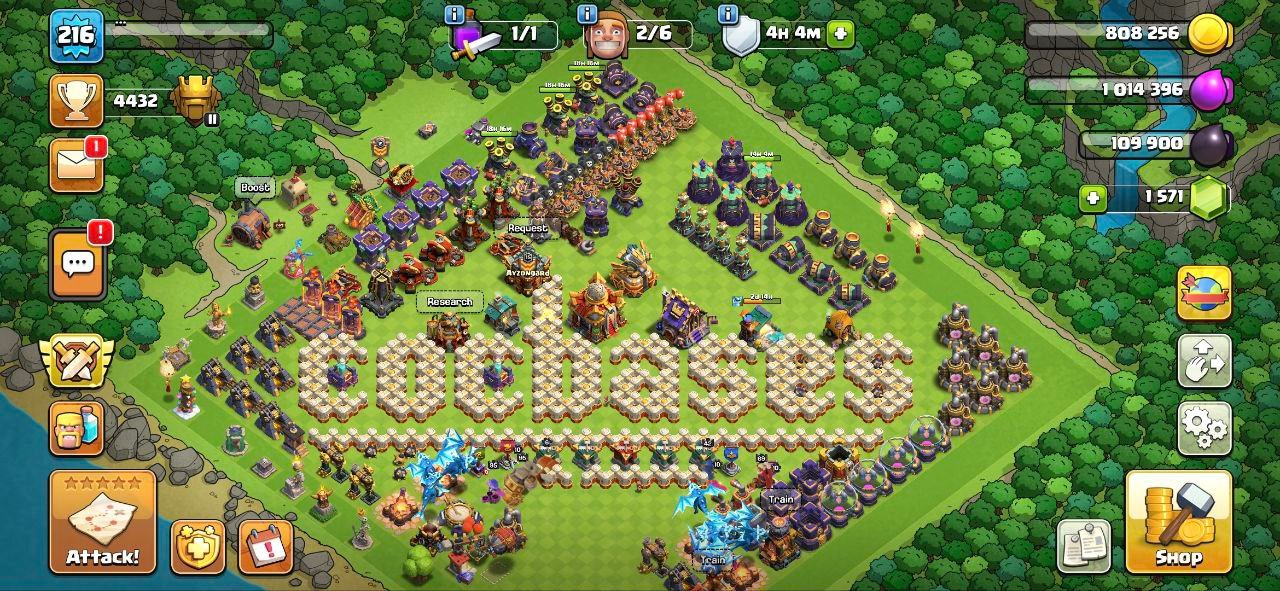Tap the Attack! button

pyautogui.click(x=103, y=522)
